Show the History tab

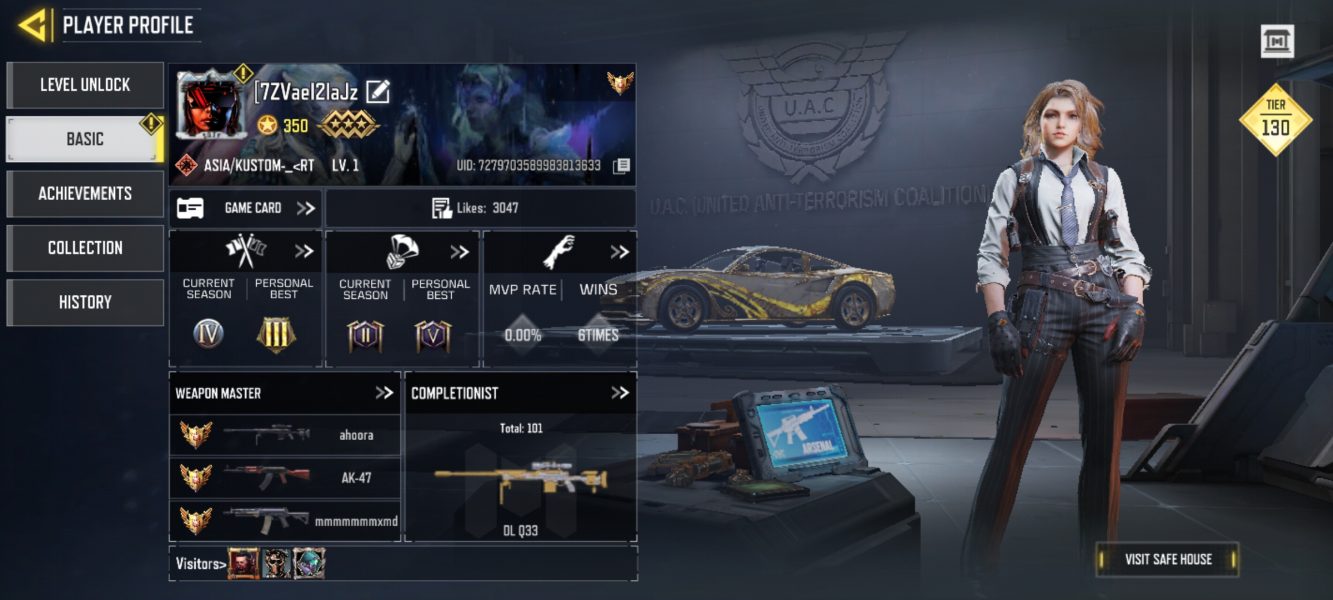tap(85, 302)
